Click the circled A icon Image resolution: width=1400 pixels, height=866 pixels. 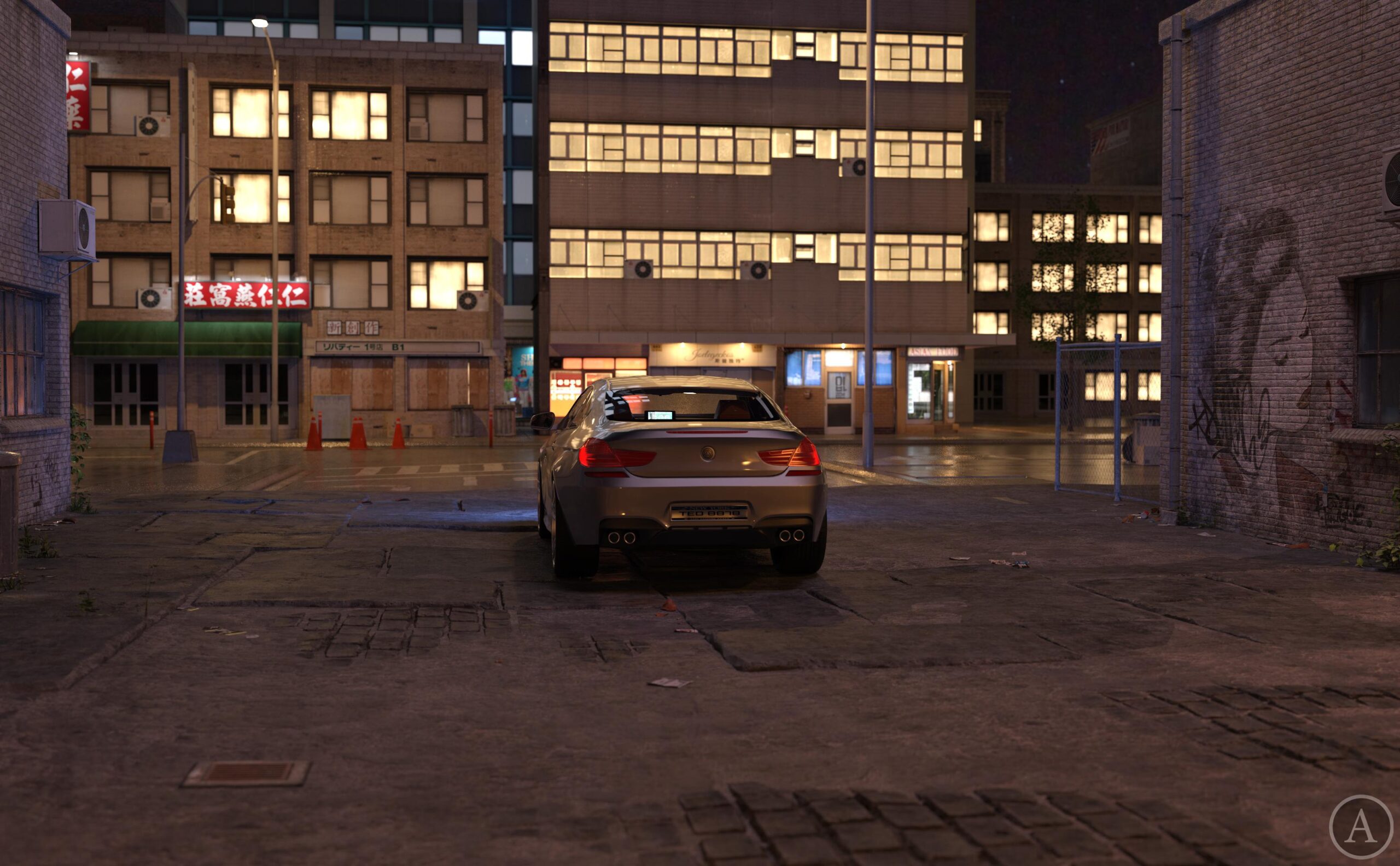tap(1361, 827)
